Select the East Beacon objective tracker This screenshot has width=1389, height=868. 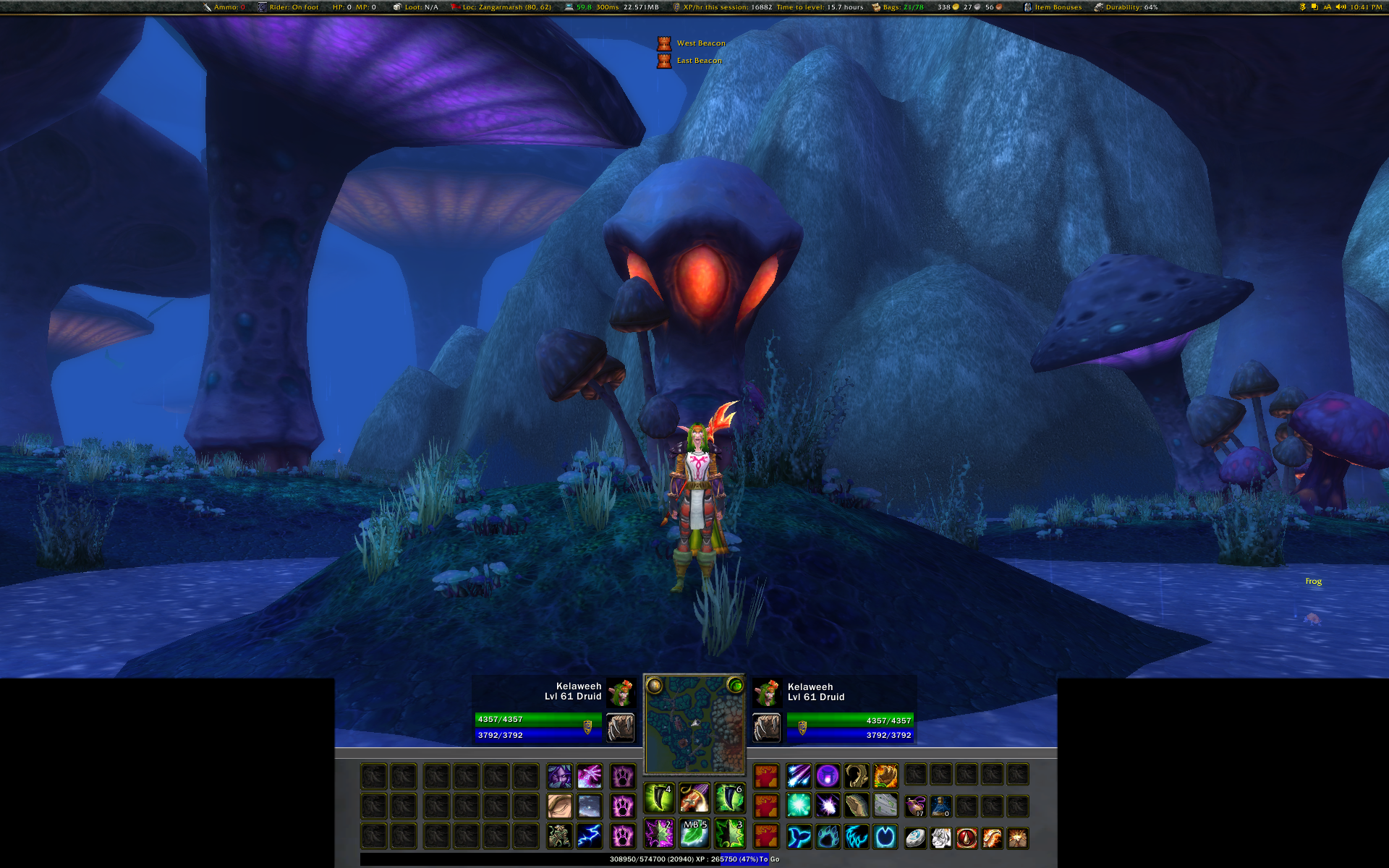click(699, 61)
